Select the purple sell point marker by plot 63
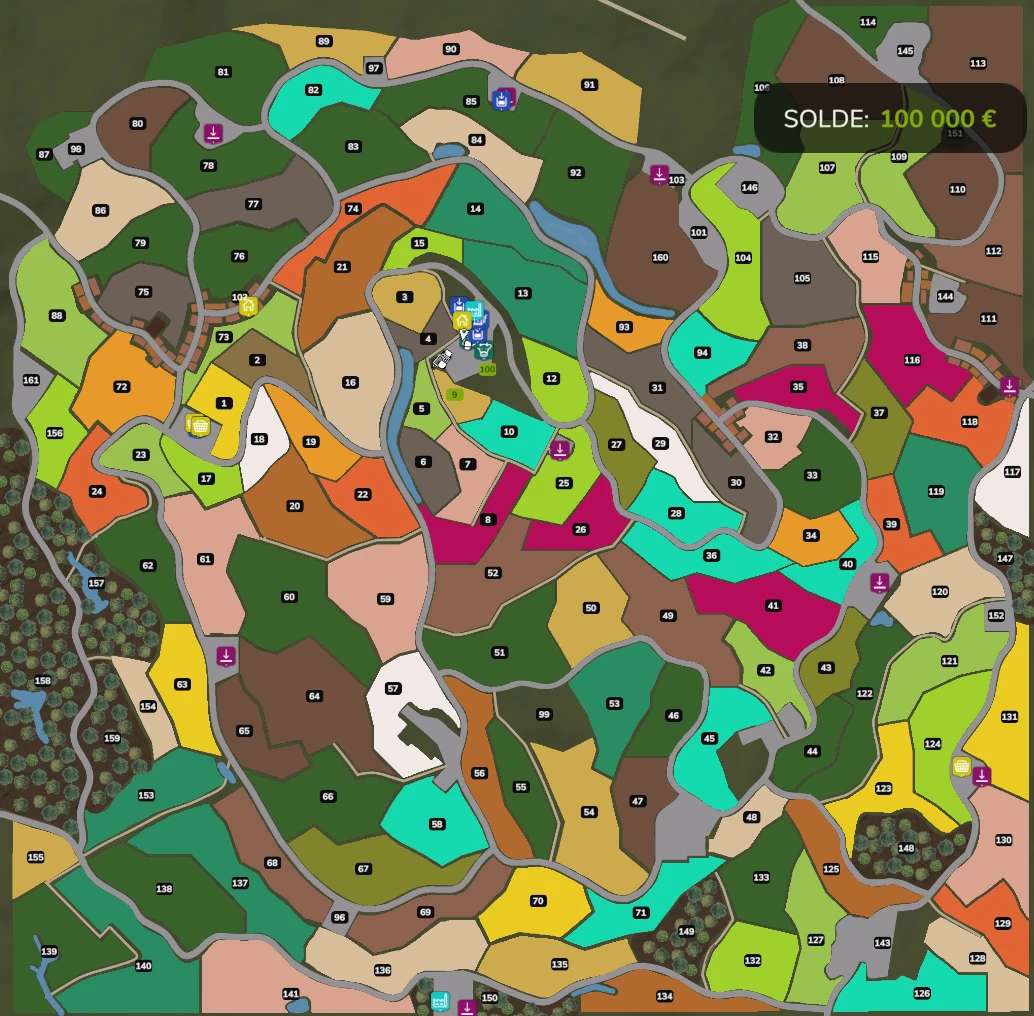Image resolution: width=1034 pixels, height=1016 pixels. pyautogui.click(x=226, y=656)
